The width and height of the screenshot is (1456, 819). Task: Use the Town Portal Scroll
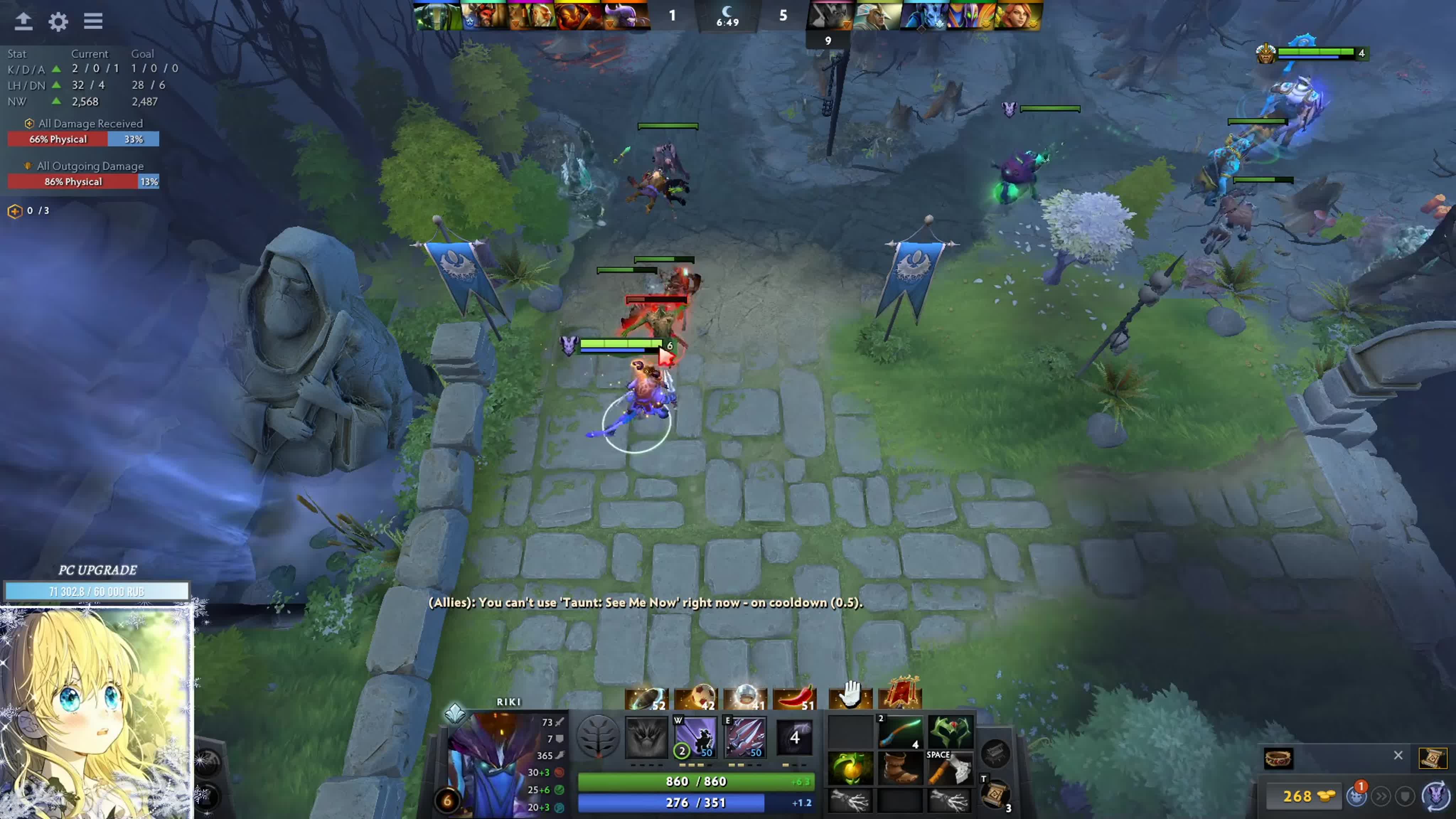pos(995,794)
